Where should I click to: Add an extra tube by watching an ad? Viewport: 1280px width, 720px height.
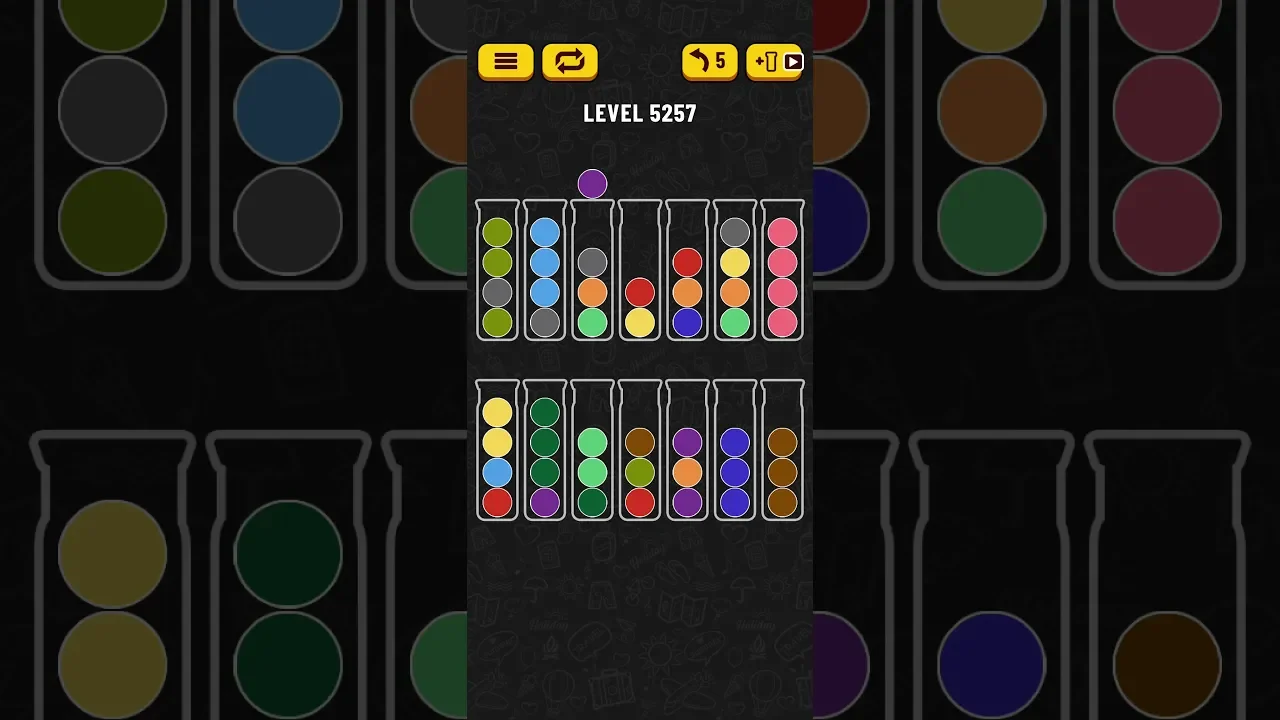click(775, 62)
